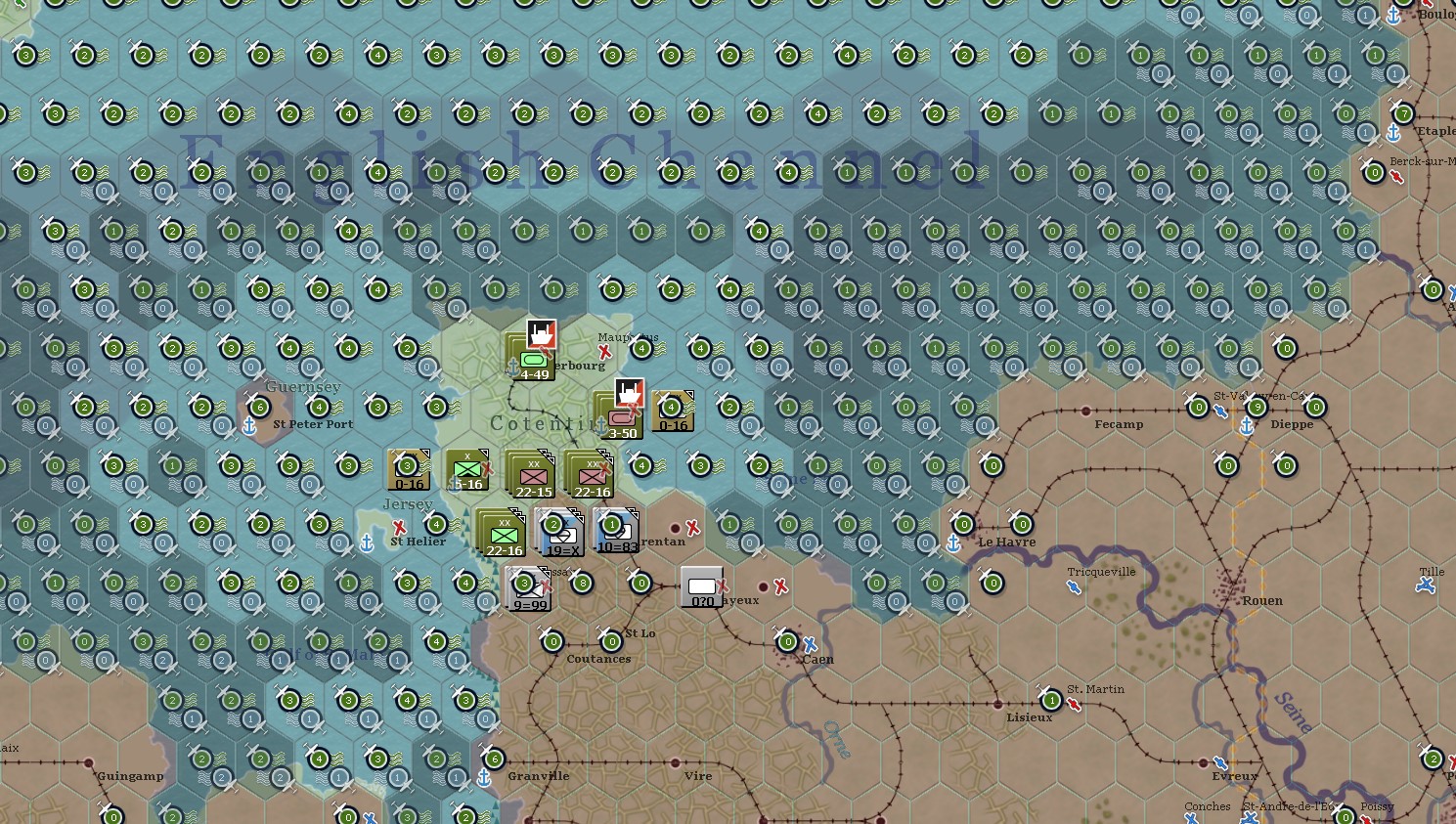This screenshot has height=824, width=1456.
Task: Select the grey 10=83 unit stack
Action: [615, 535]
